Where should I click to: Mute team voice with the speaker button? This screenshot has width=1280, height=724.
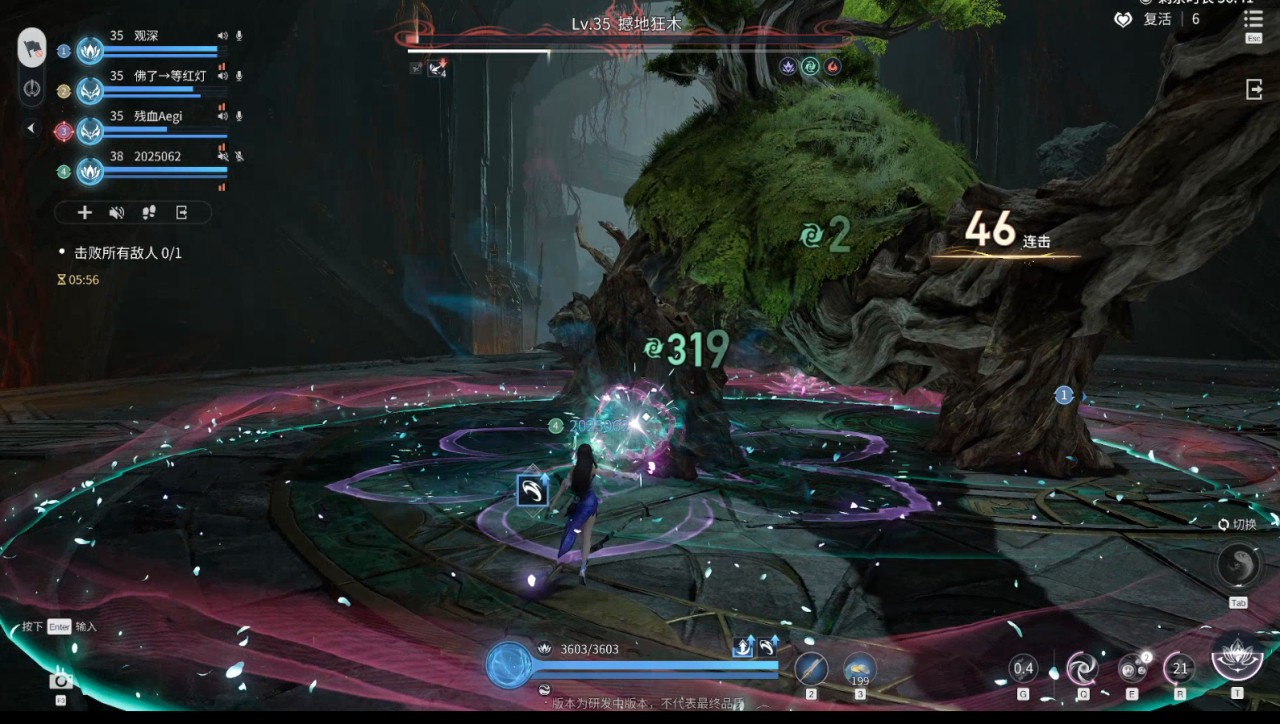117,212
